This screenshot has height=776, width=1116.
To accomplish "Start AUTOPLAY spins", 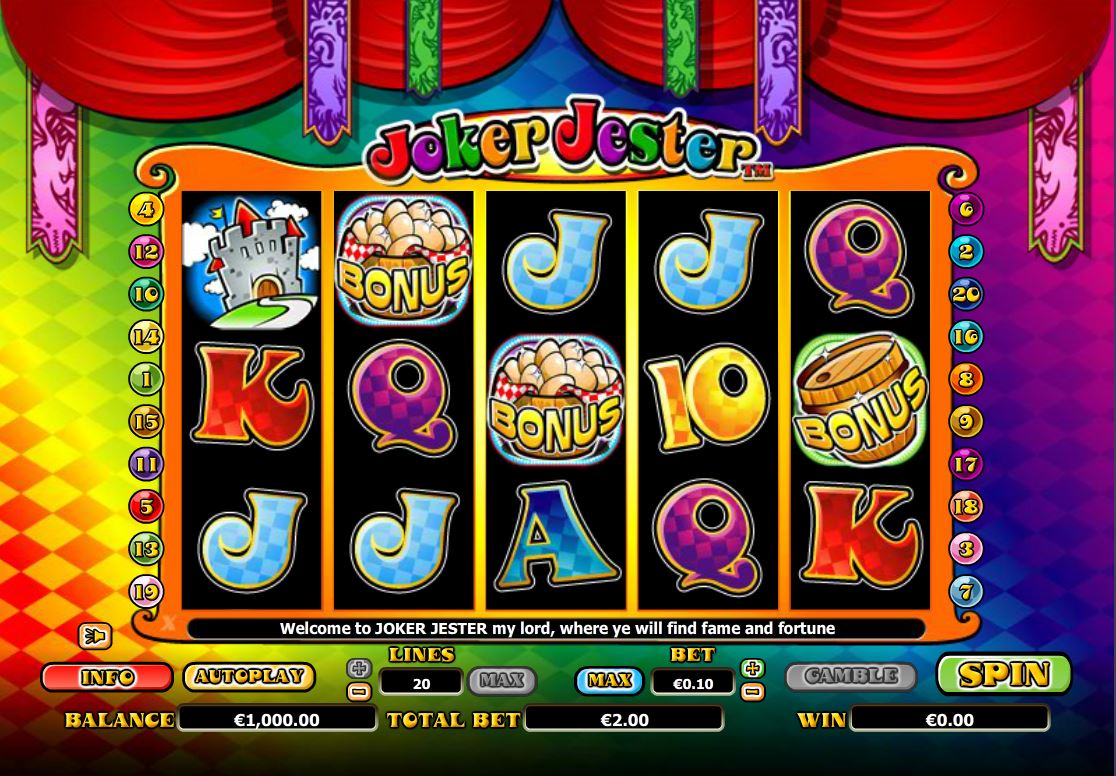I will 249,677.
